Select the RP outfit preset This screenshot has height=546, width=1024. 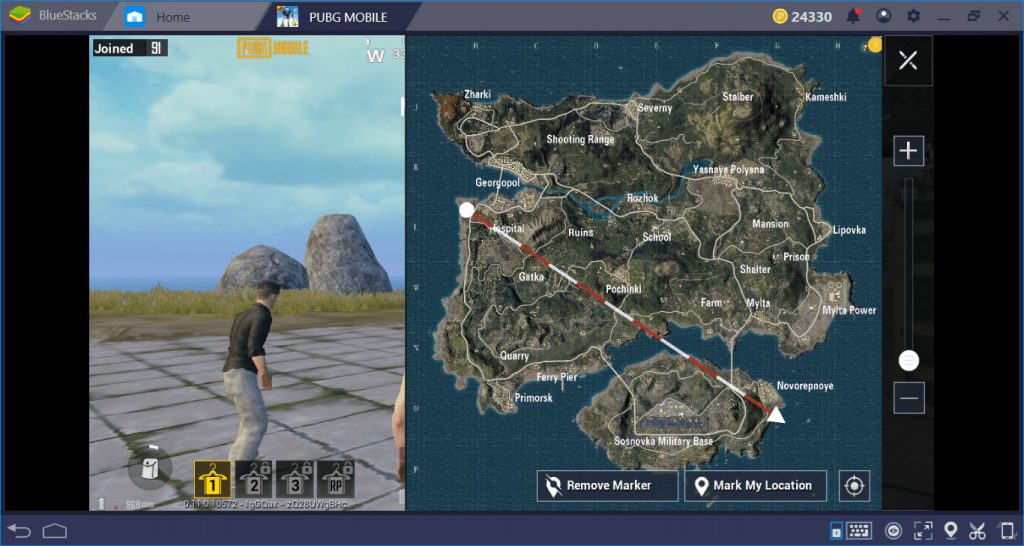[x=336, y=480]
